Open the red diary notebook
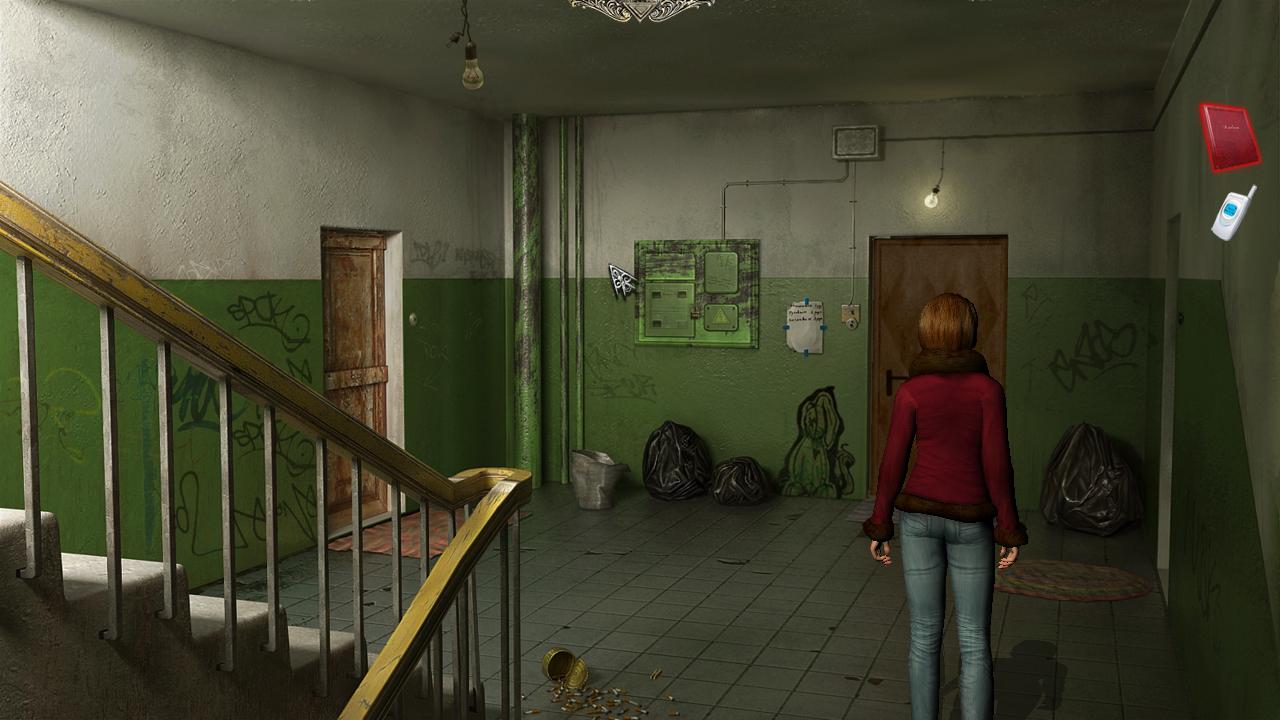Screen dimensions: 1280x720 click(1229, 137)
